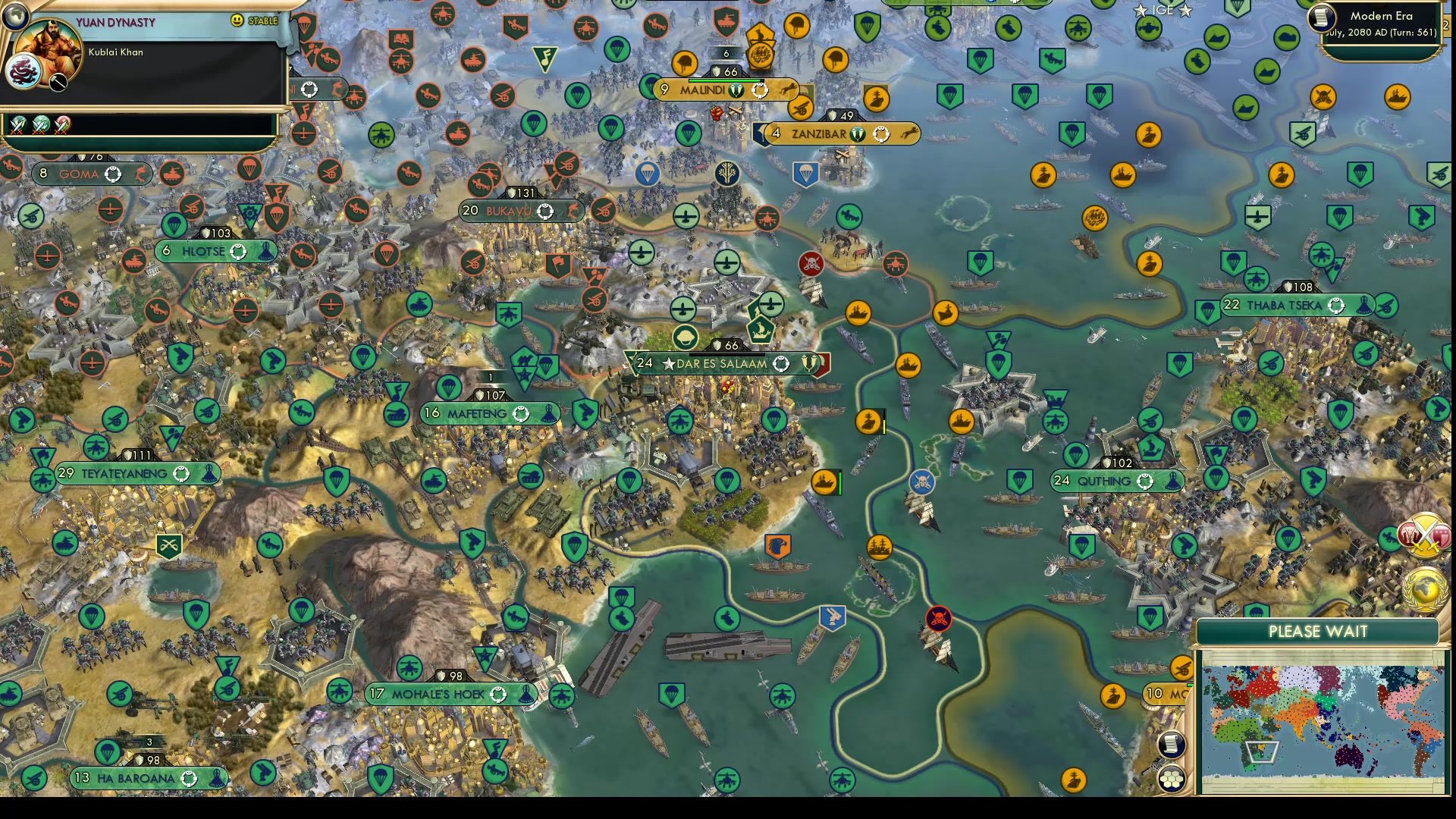The height and width of the screenshot is (819, 1456).
Task: Click the red skull barbarian icon near Zanzibar
Action: point(811,264)
